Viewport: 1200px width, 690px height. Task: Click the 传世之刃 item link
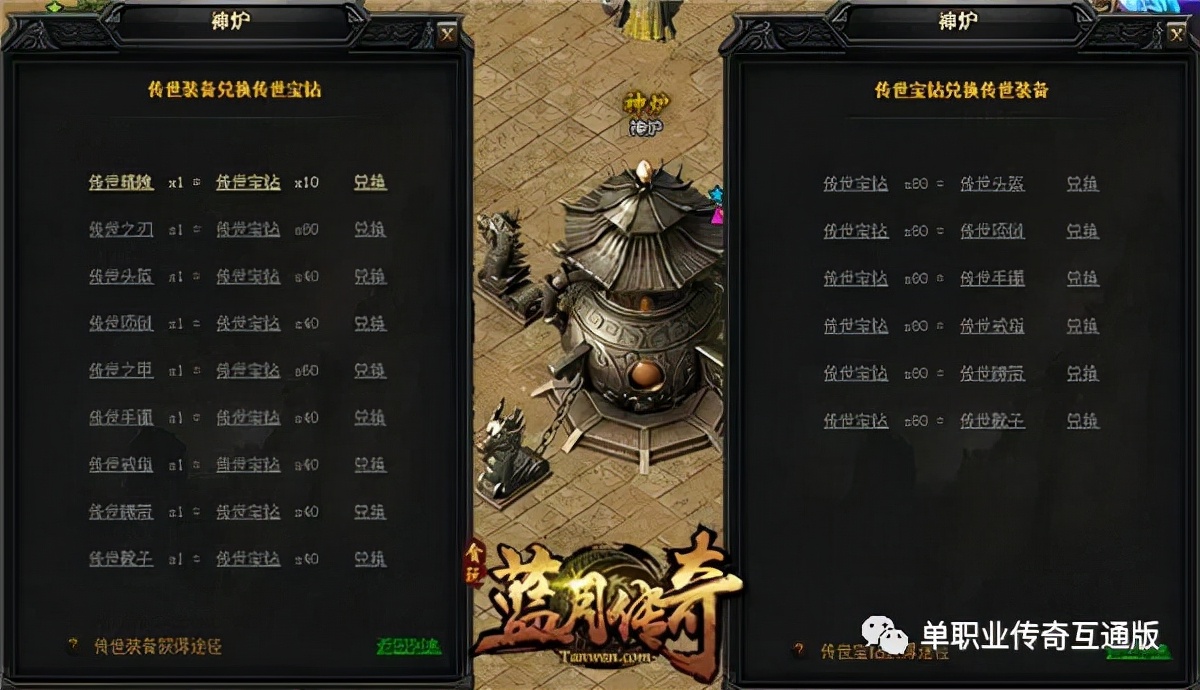click(121, 230)
